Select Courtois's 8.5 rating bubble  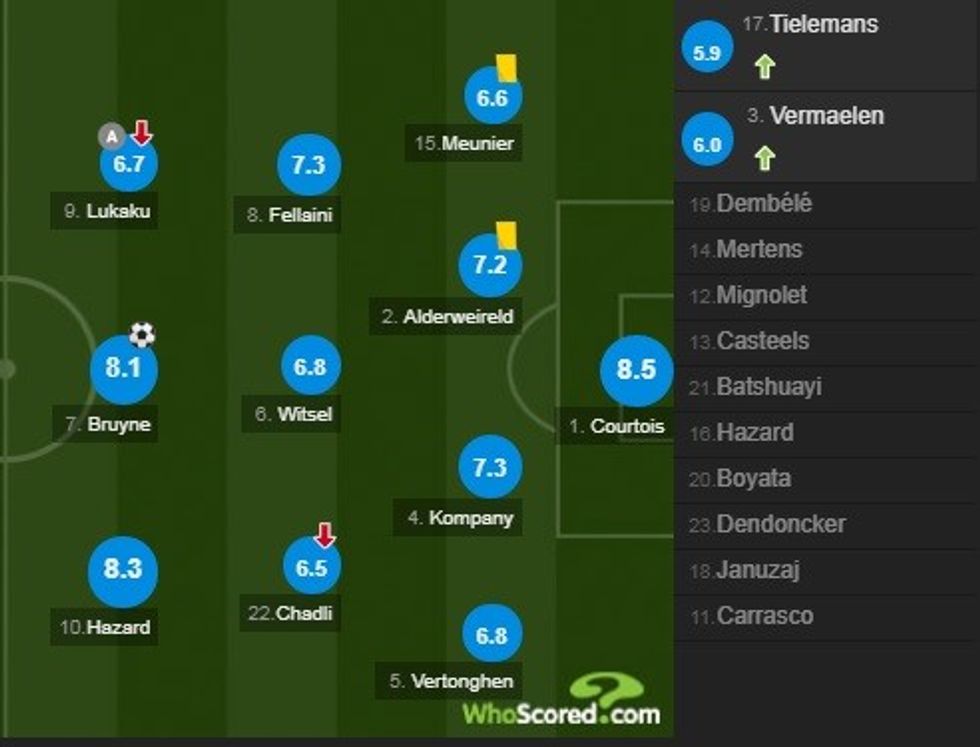[636, 370]
